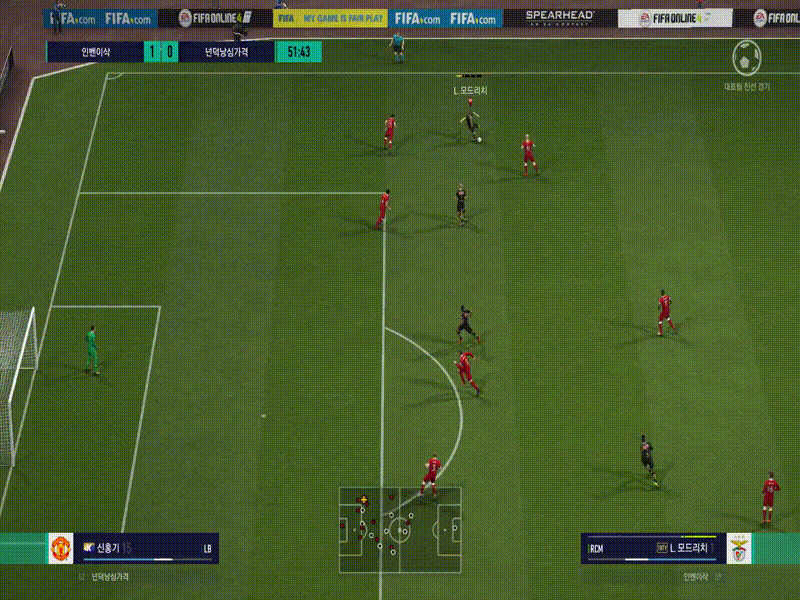The image size is (800, 600).
Task: Click the soccer ball icon in the corner
Action: (x=747, y=59)
